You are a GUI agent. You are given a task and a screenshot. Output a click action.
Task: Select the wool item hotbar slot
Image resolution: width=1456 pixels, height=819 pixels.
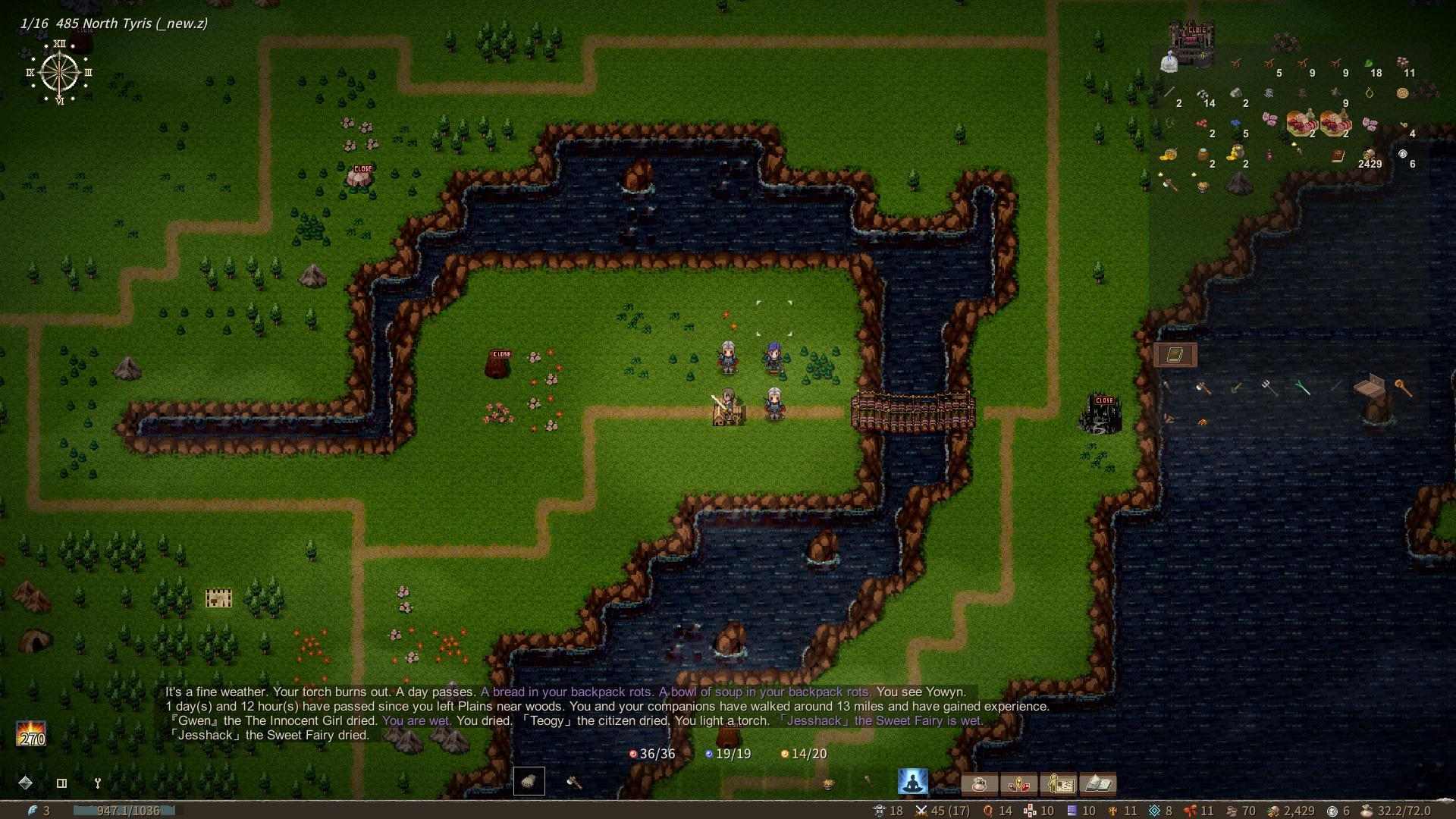[x=529, y=781]
